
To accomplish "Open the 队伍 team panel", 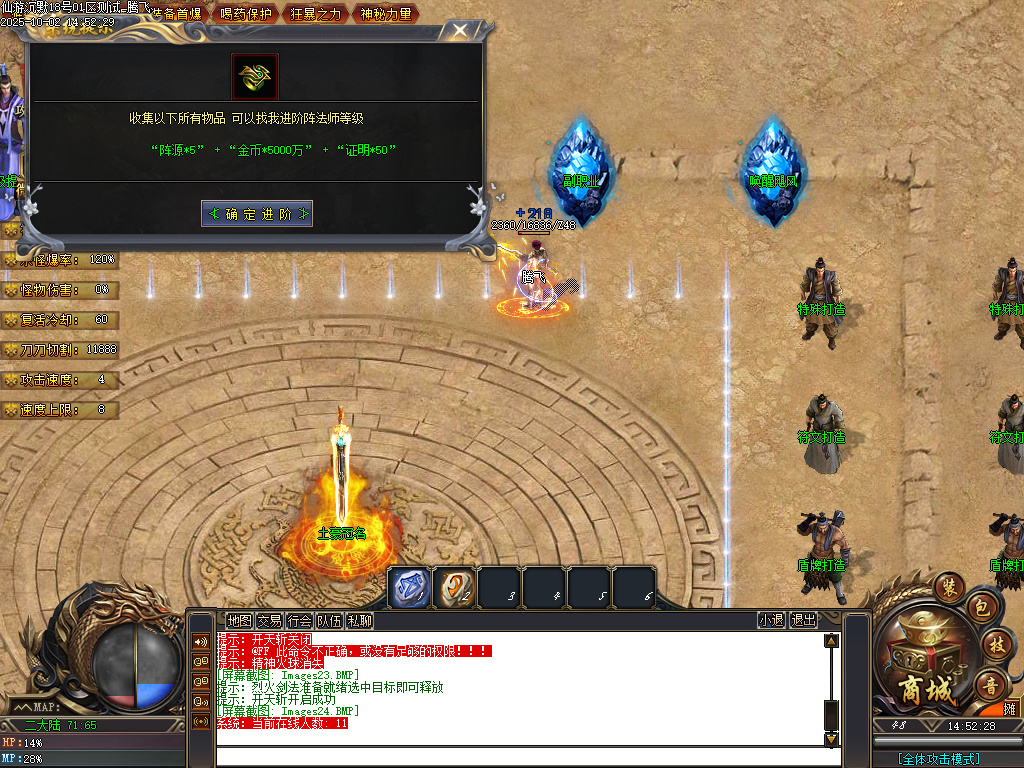I will click(329, 620).
